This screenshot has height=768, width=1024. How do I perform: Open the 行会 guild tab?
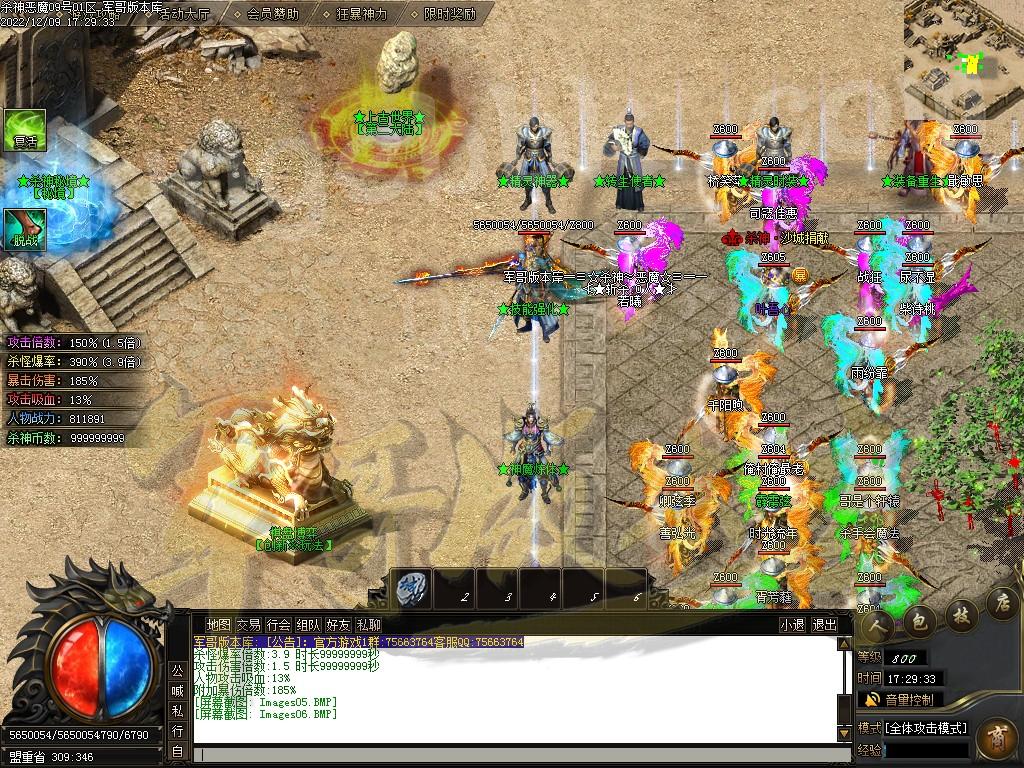[278, 625]
